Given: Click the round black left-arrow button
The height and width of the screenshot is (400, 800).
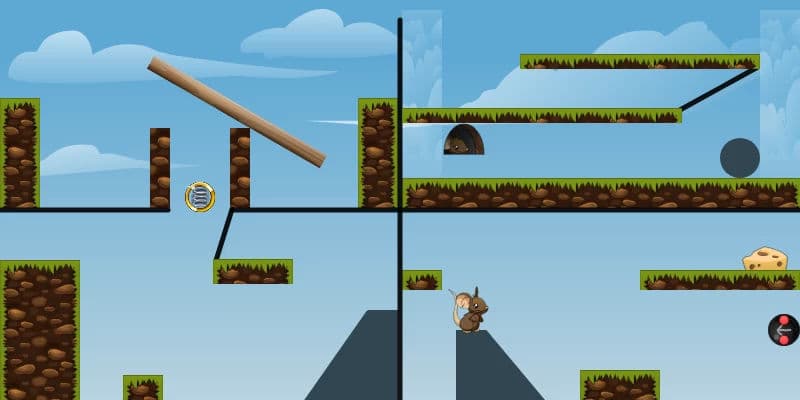Looking at the screenshot, I should (x=783, y=330).
